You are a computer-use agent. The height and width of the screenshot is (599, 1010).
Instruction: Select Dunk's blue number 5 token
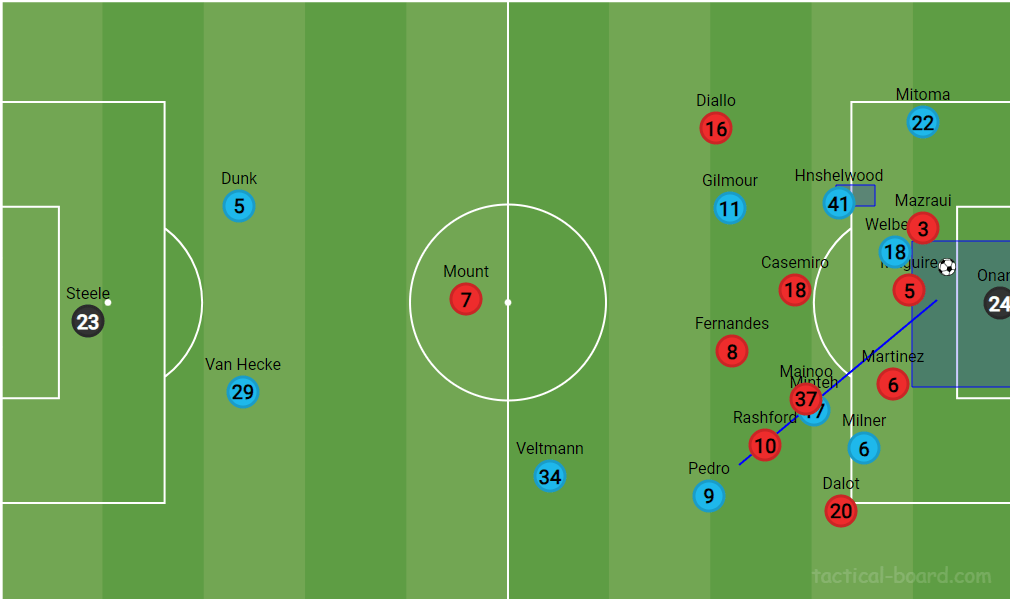pos(239,207)
